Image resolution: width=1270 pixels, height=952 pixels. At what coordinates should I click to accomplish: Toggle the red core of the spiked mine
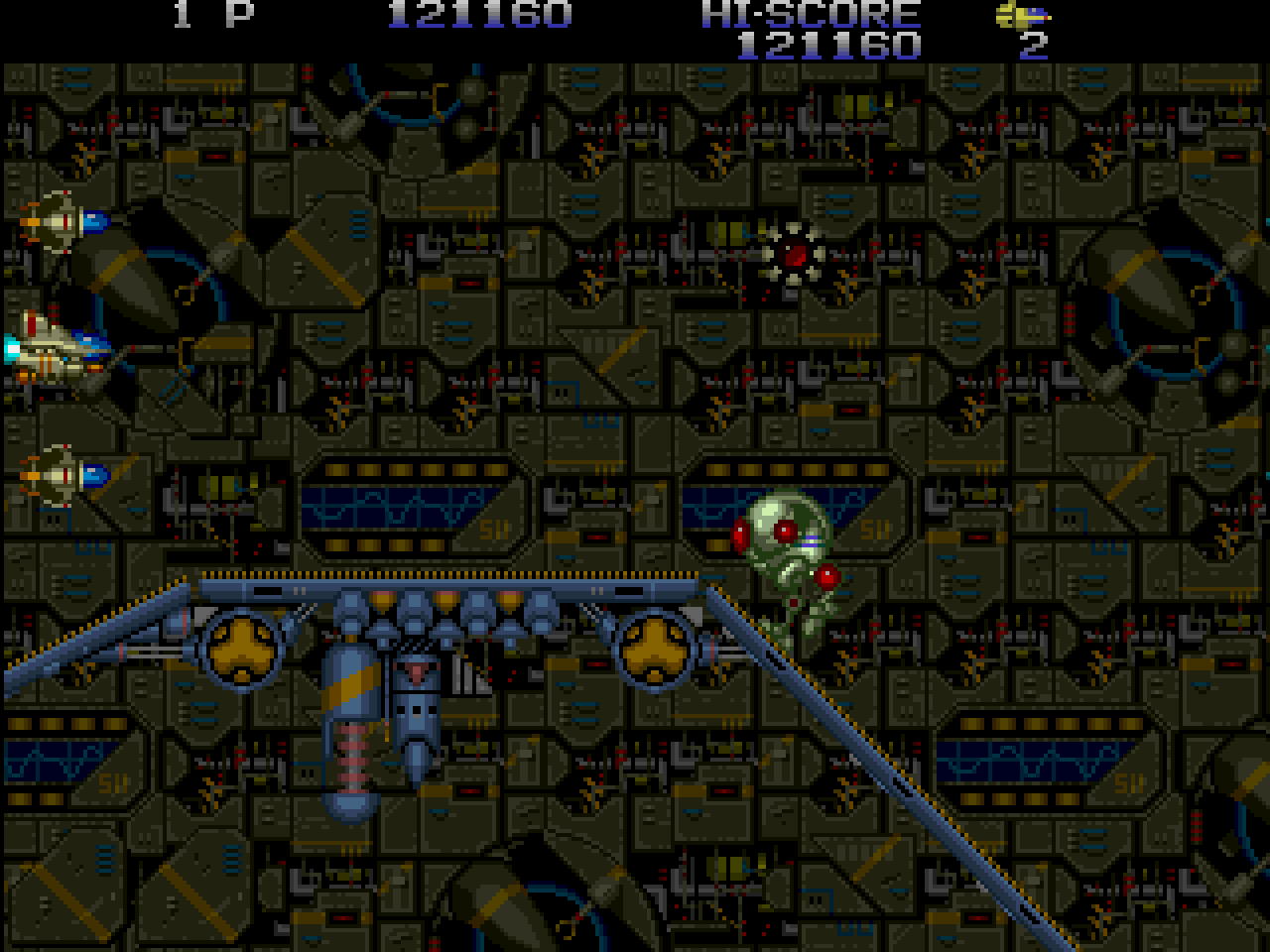(796, 254)
